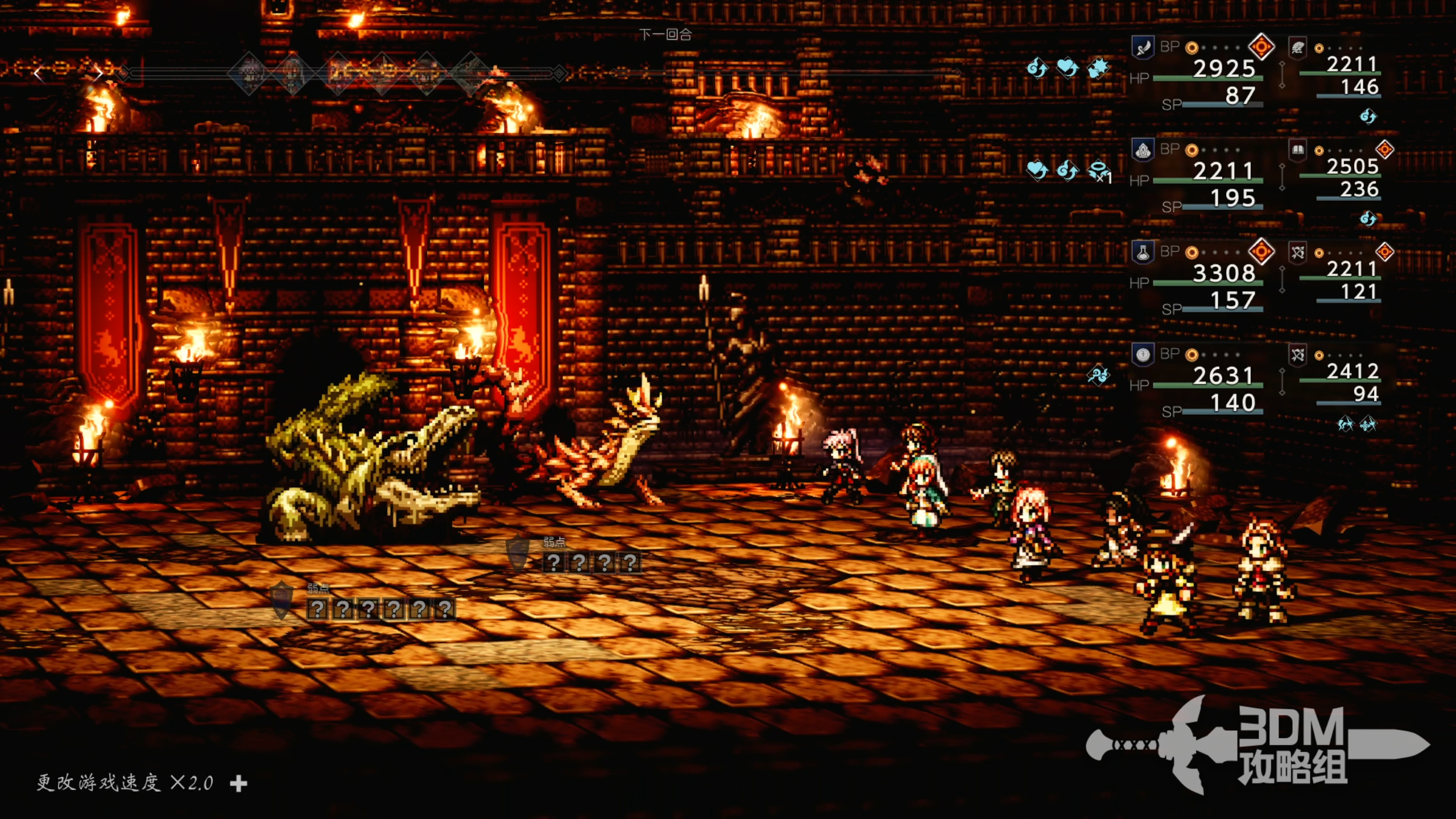
Task: Select the warrior sword job icon
Action: 1143,48
